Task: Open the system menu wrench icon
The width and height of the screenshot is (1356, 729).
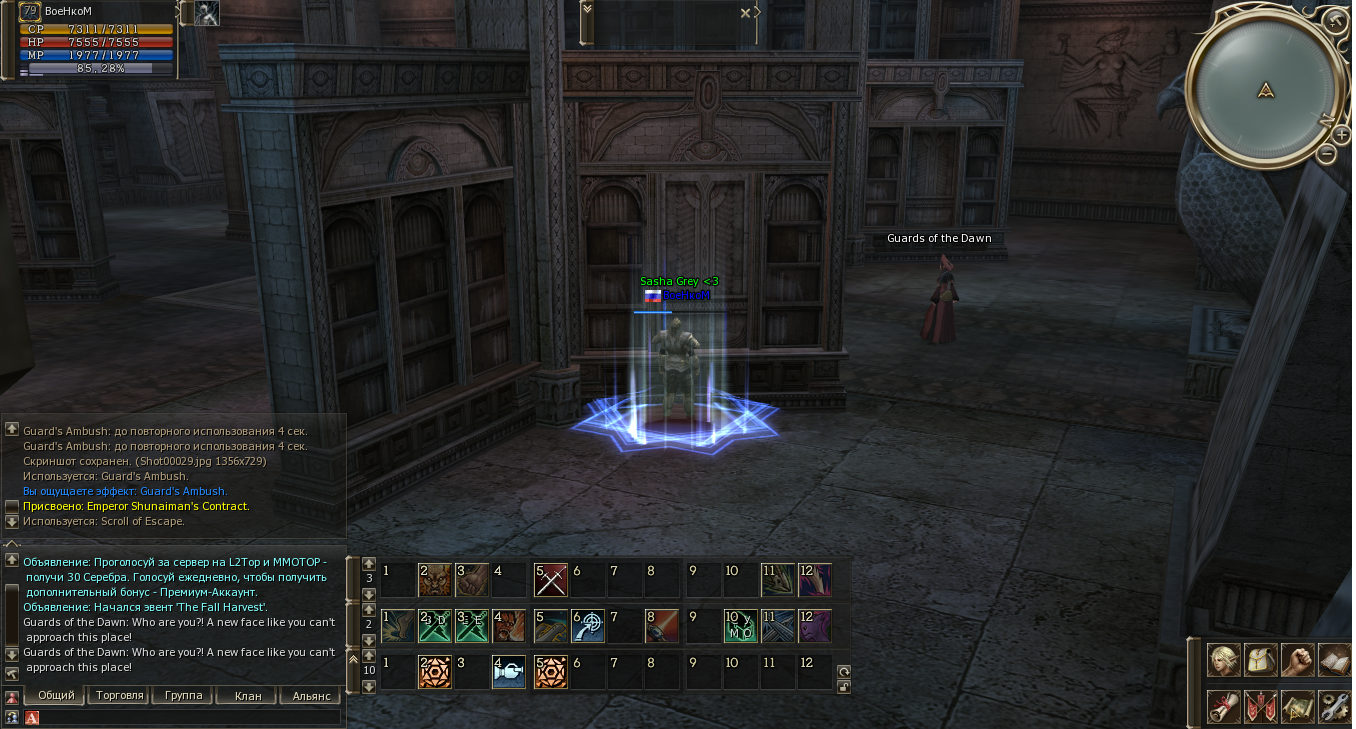Action: 1334,706
